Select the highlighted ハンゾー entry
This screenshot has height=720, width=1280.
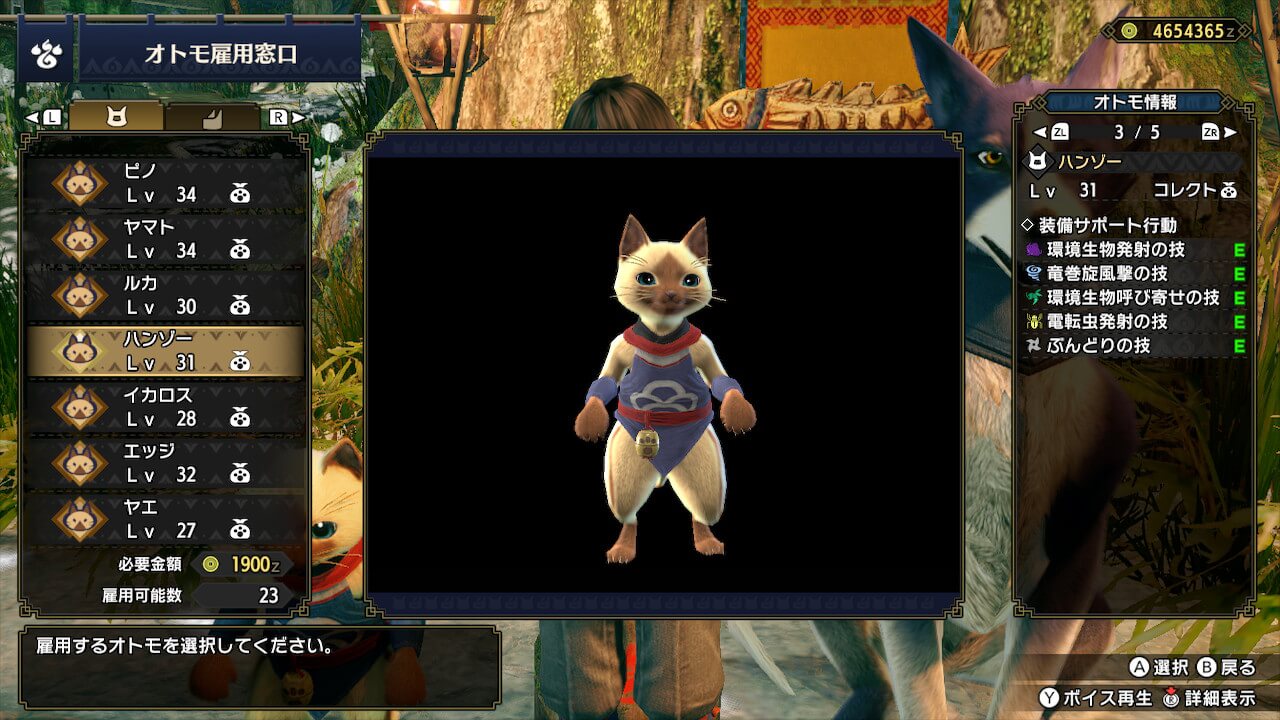165,351
